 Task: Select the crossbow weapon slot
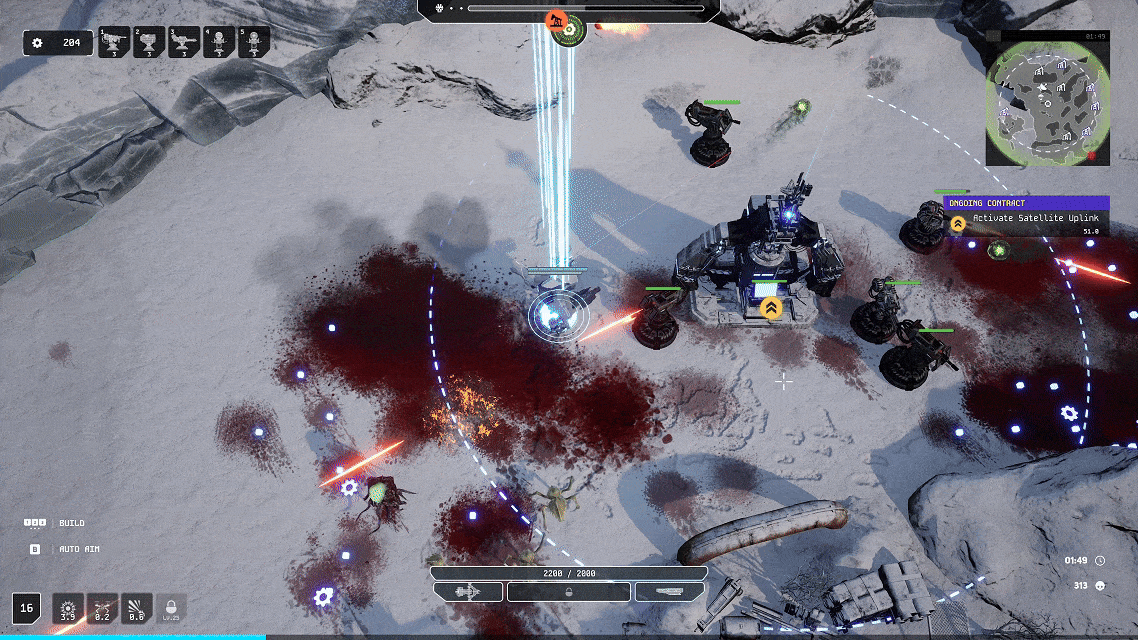tap(468, 592)
